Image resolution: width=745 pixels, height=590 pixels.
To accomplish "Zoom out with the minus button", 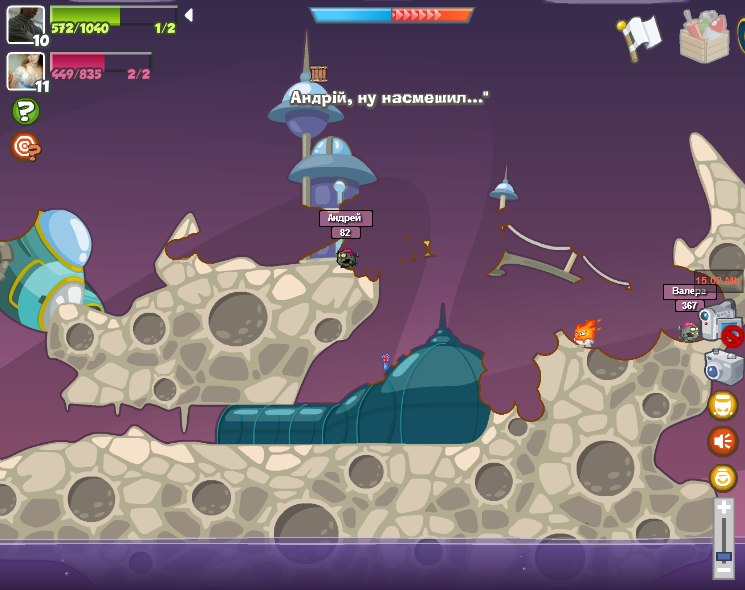I will click(x=723, y=569).
